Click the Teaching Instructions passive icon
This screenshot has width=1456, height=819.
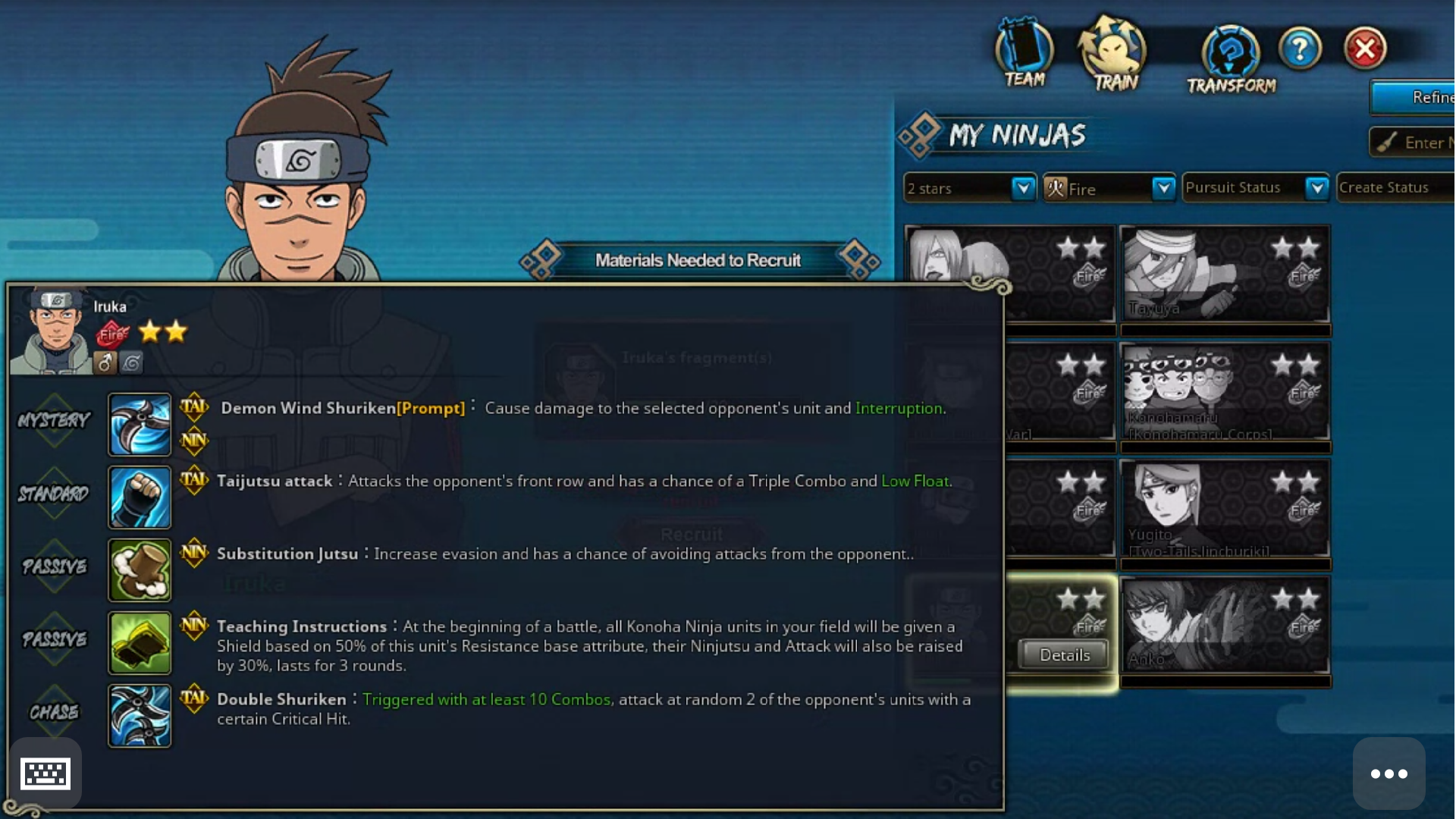[140, 642]
